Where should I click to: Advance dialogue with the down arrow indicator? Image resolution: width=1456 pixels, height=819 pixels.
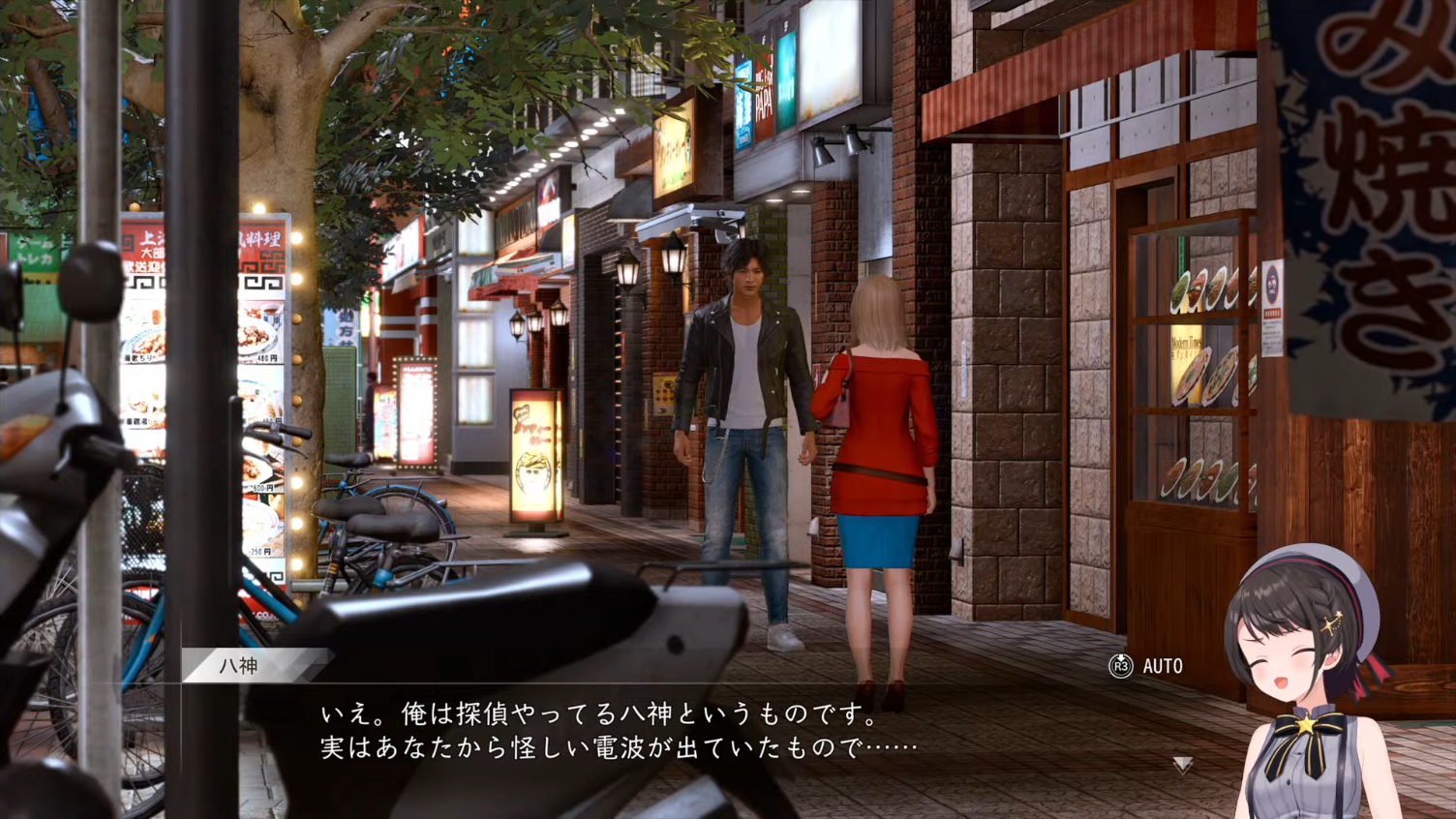[x=1182, y=765]
